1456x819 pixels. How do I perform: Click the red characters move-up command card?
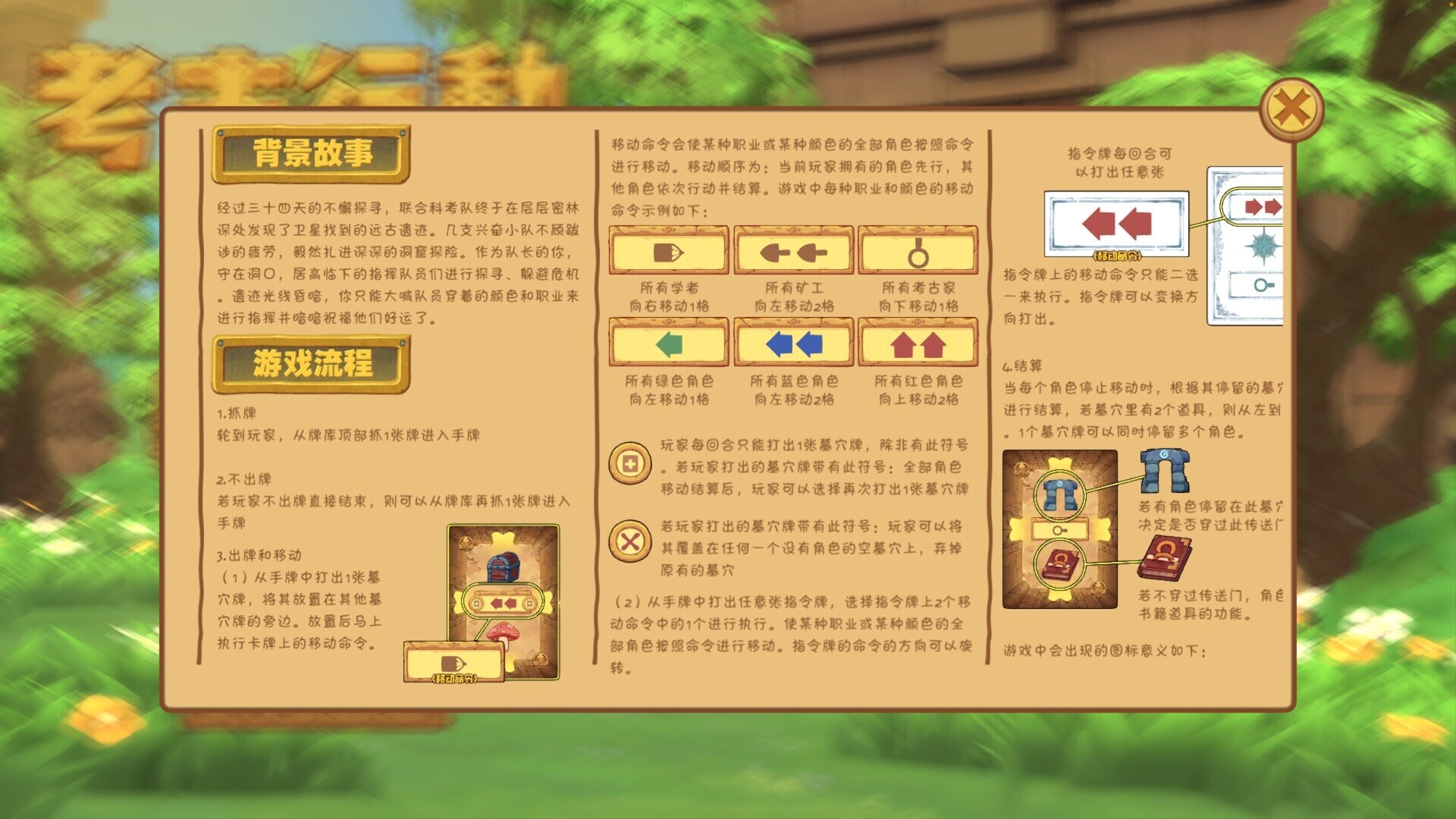coord(918,343)
